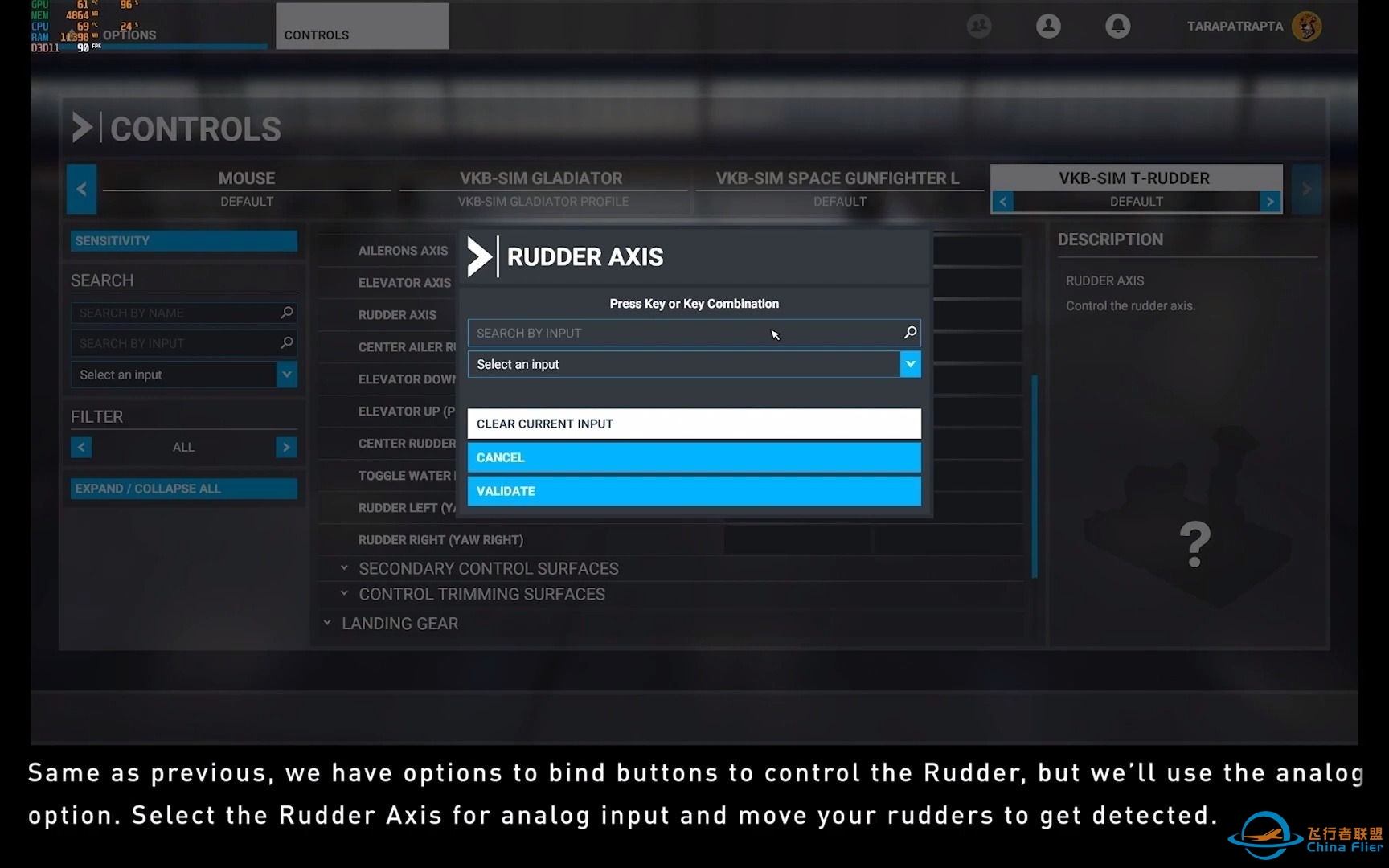Click the Search By Name field
The image size is (1389, 868).
(x=177, y=313)
